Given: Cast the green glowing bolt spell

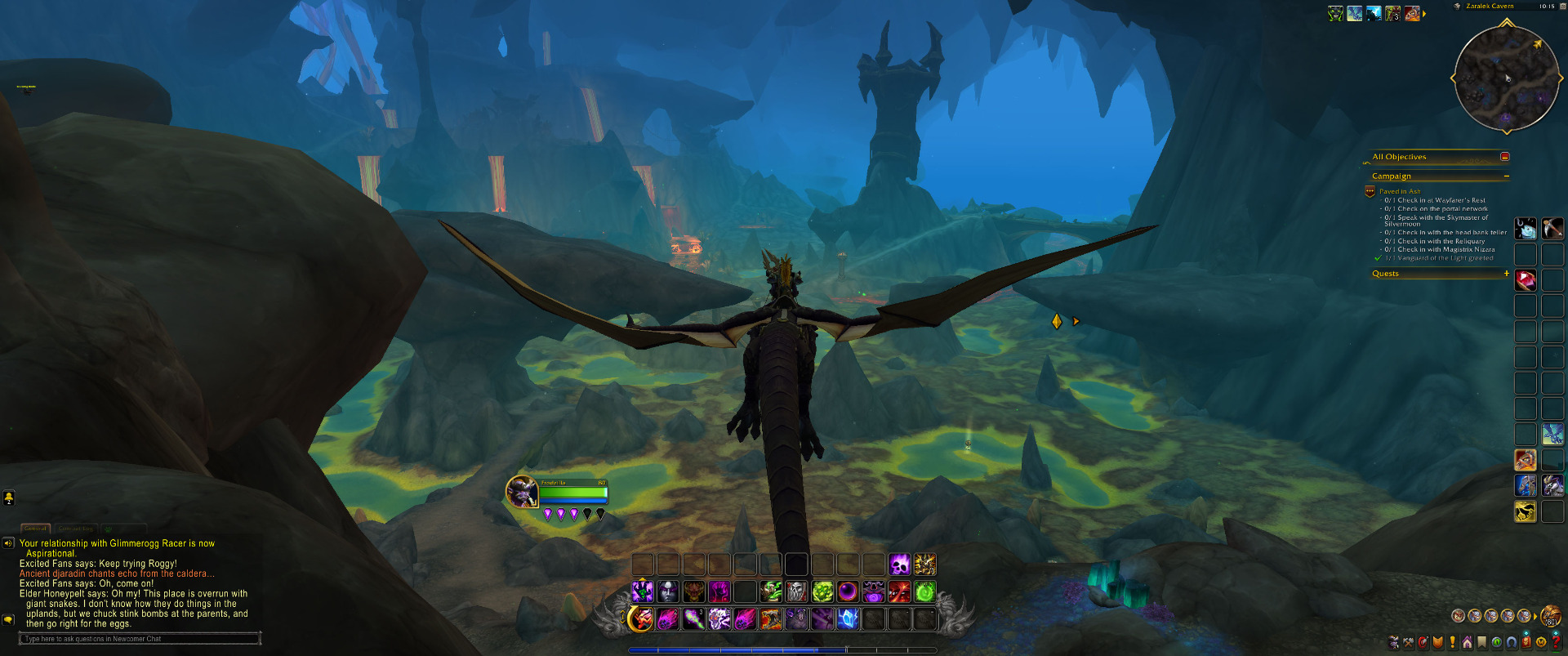Looking at the screenshot, I should (x=694, y=619).
